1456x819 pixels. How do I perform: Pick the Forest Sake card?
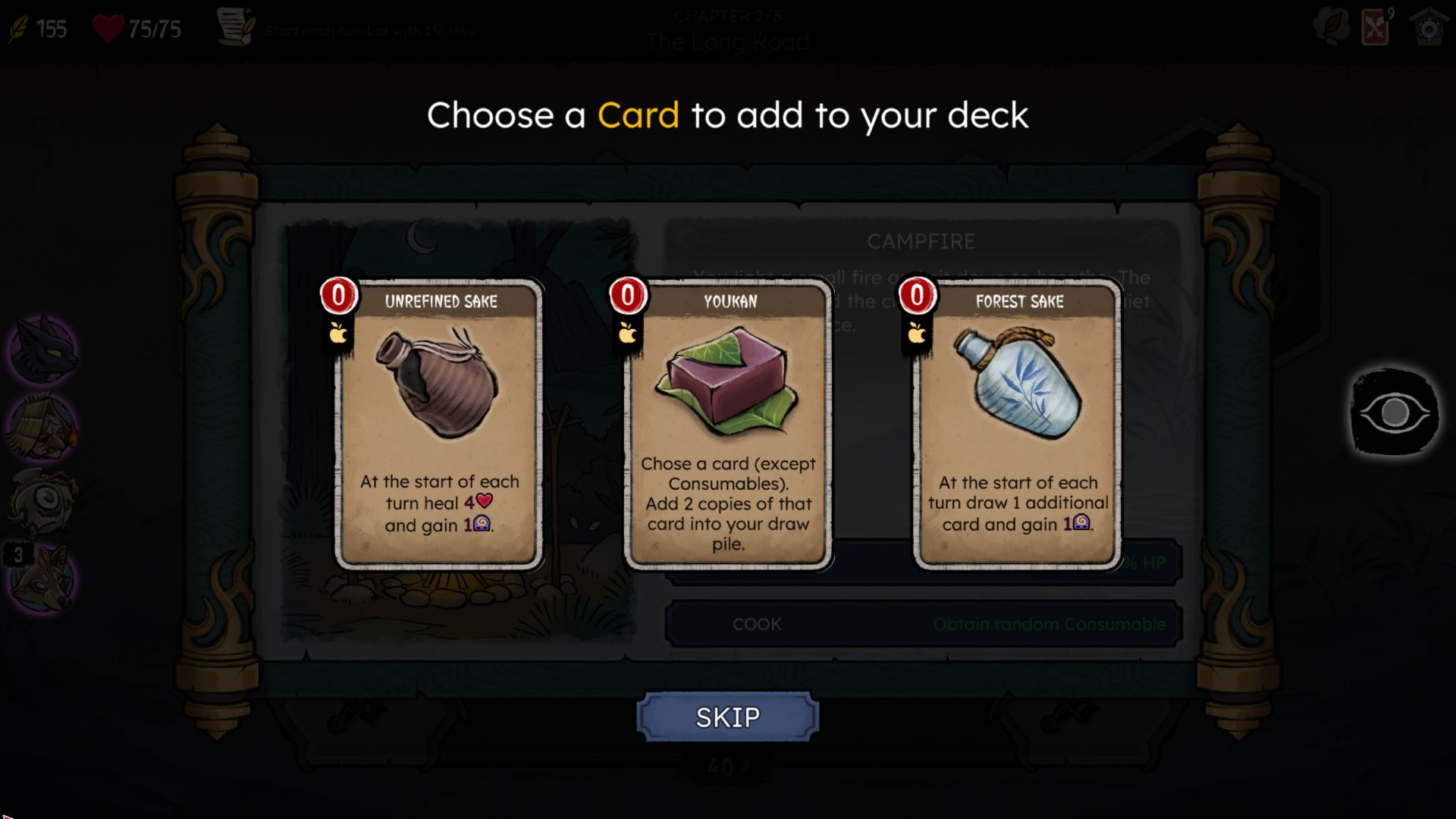(1018, 425)
